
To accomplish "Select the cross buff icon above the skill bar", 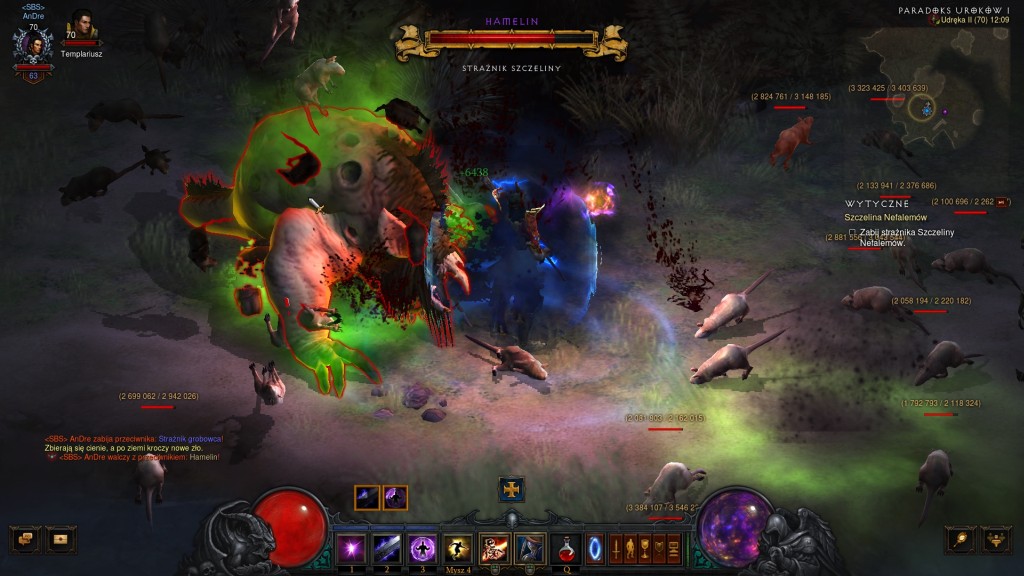I will click(512, 489).
